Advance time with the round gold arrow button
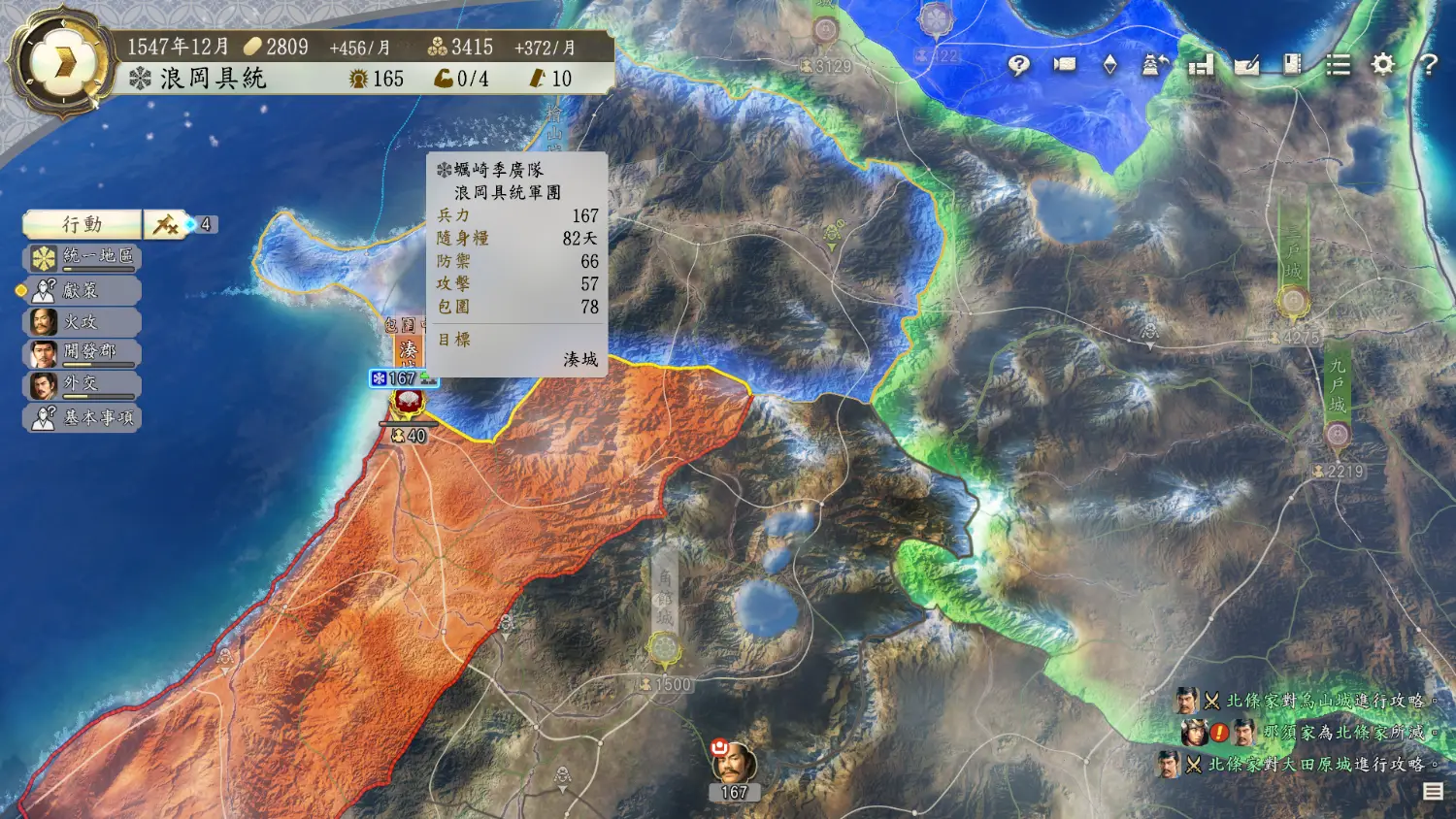Screen dimensions: 1456x819 pos(63,63)
